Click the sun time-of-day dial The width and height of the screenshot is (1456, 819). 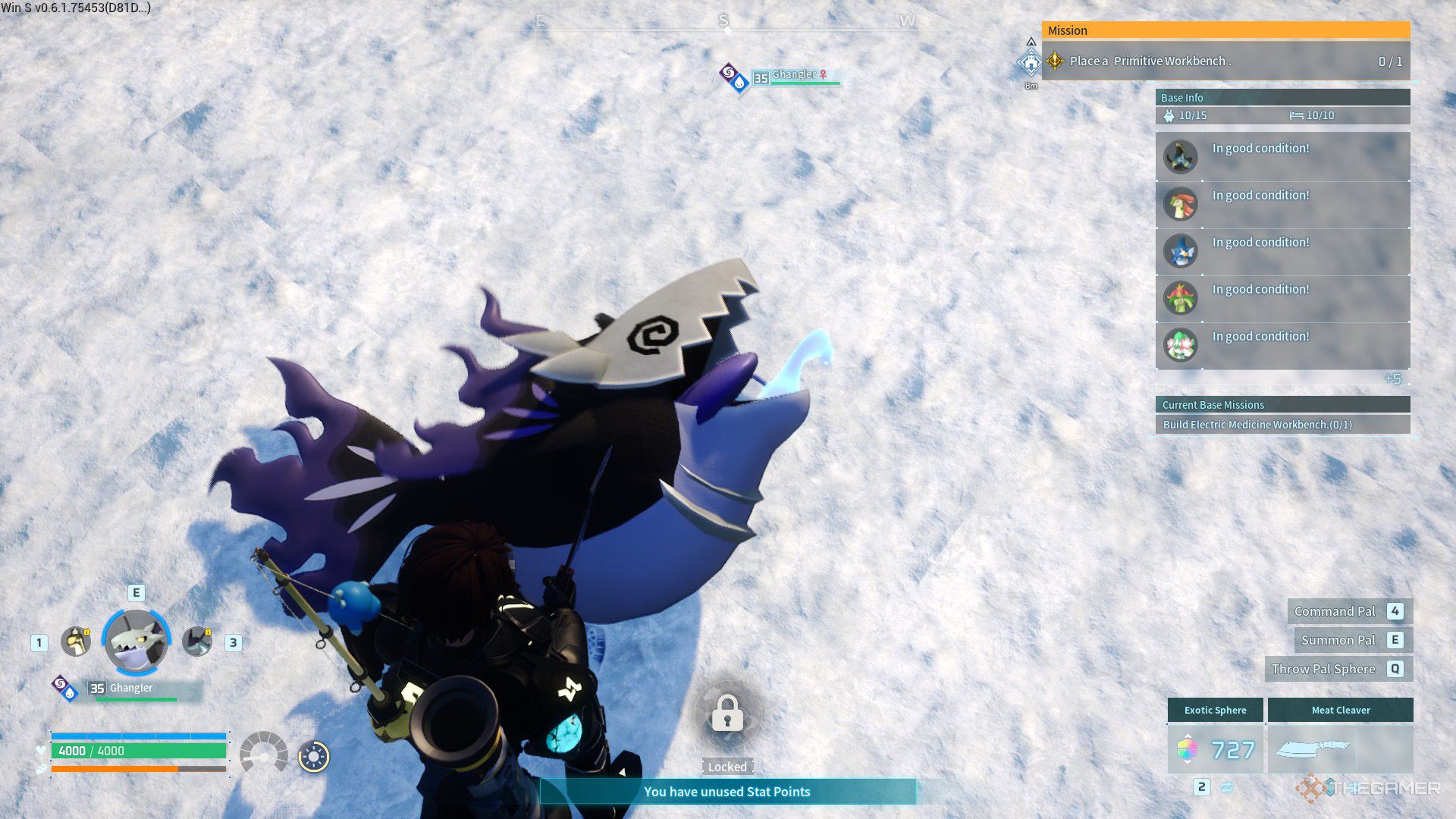click(x=314, y=756)
